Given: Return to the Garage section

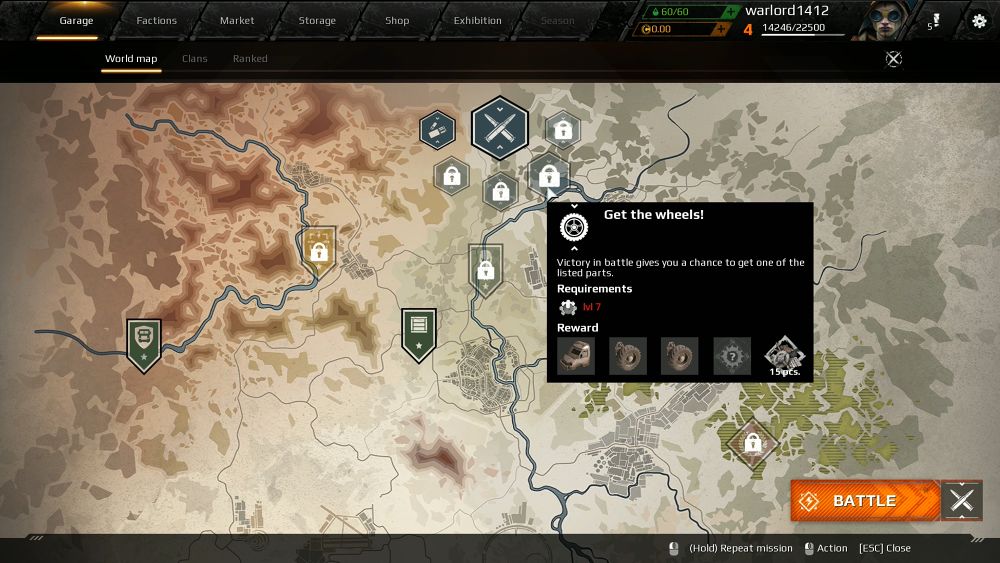Looking at the screenshot, I should [x=76, y=21].
